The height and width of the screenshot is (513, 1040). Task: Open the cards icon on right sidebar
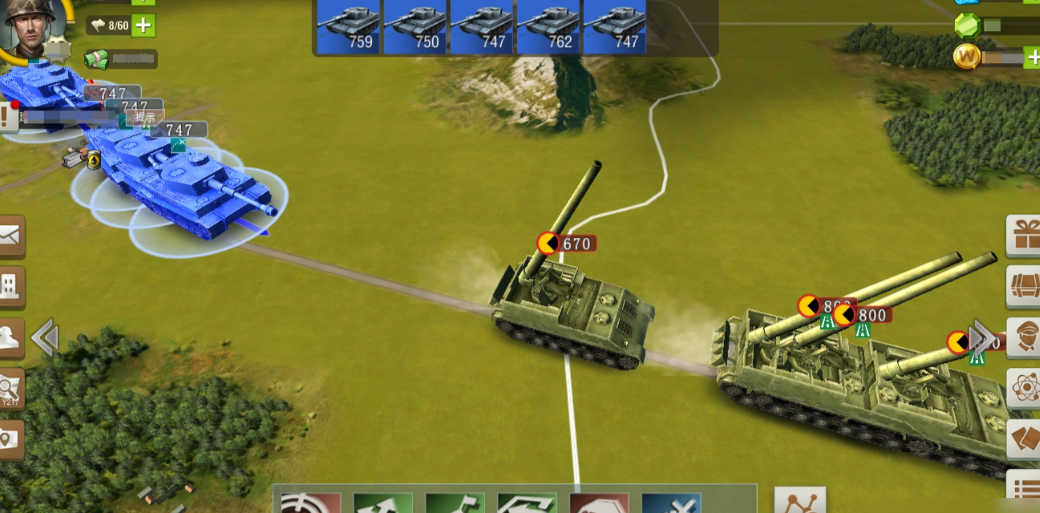coord(1024,438)
